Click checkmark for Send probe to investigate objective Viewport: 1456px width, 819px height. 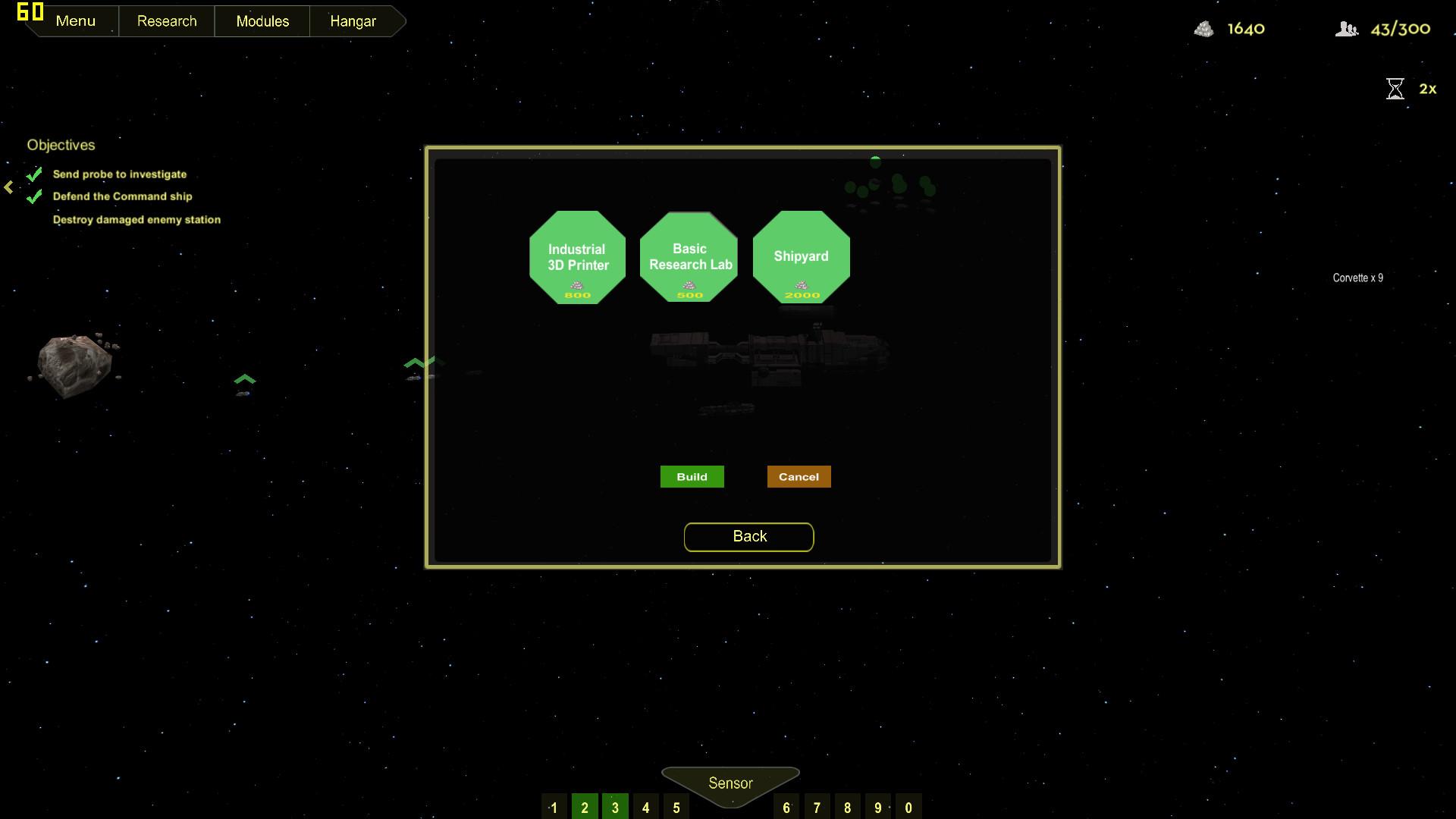(33, 173)
